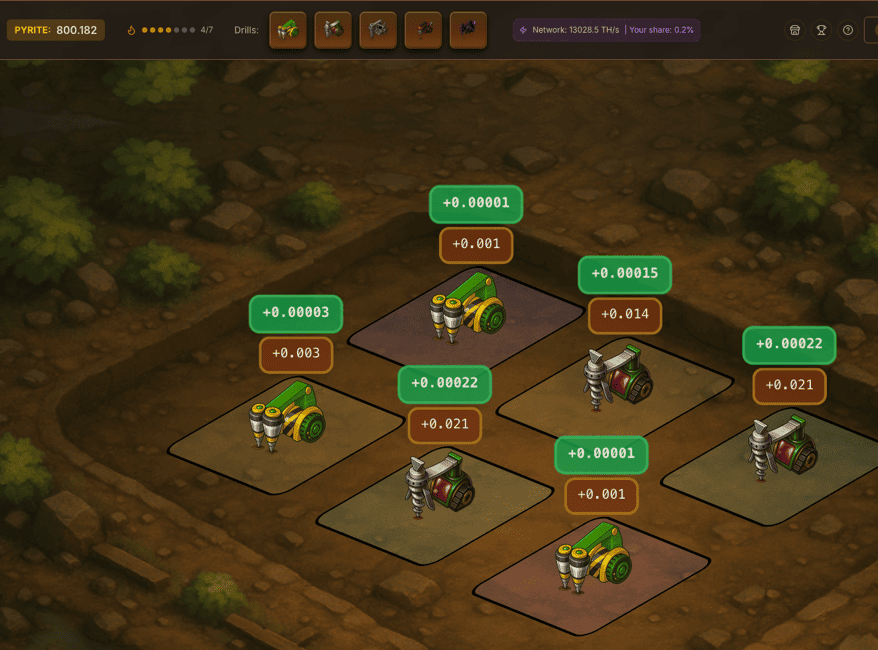Choose the purple and black drill button
This screenshot has height=650, width=878.
click(468, 30)
